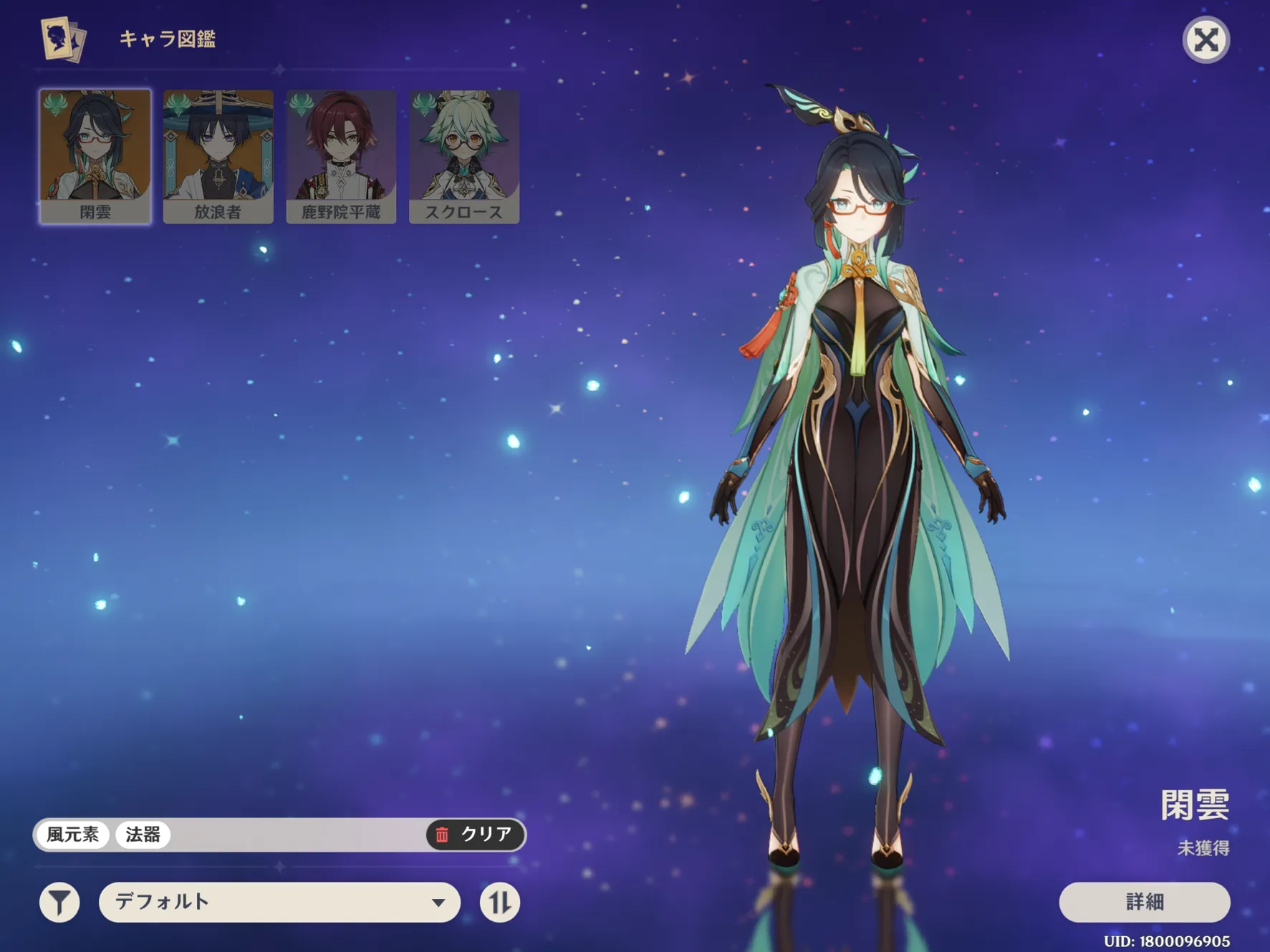This screenshot has width=1270, height=952.
Task: Open the デフォルト sort dropdown
Action: click(279, 902)
